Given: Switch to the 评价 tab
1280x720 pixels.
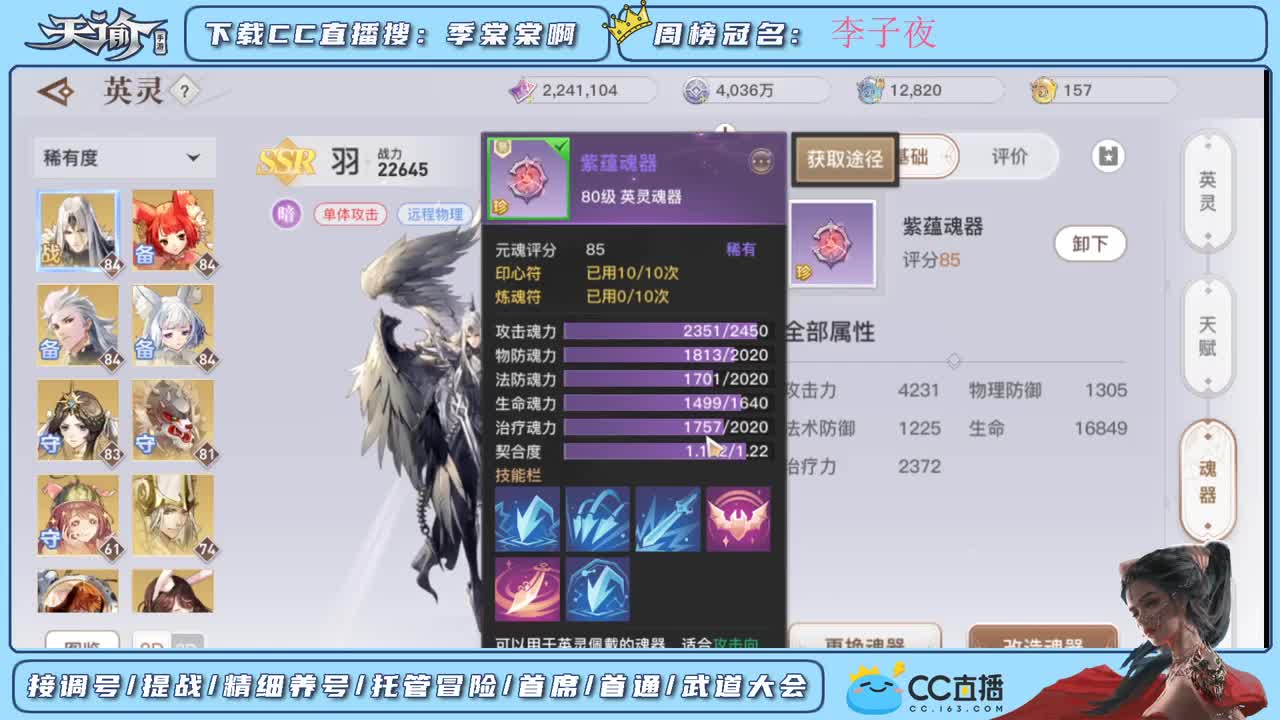Looking at the screenshot, I should click(1009, 157).
